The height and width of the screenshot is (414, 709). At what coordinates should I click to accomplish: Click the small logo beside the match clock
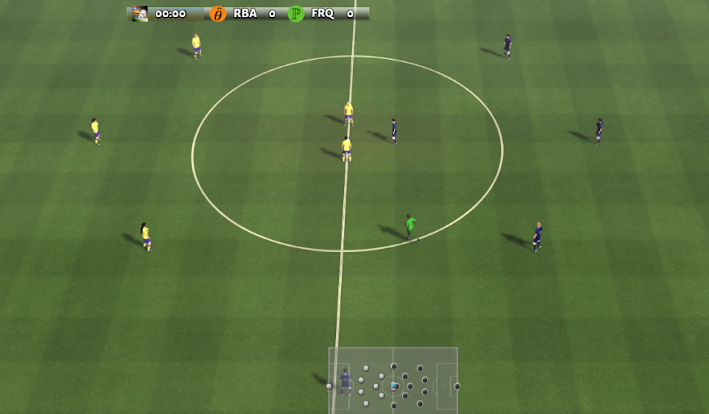140,14
